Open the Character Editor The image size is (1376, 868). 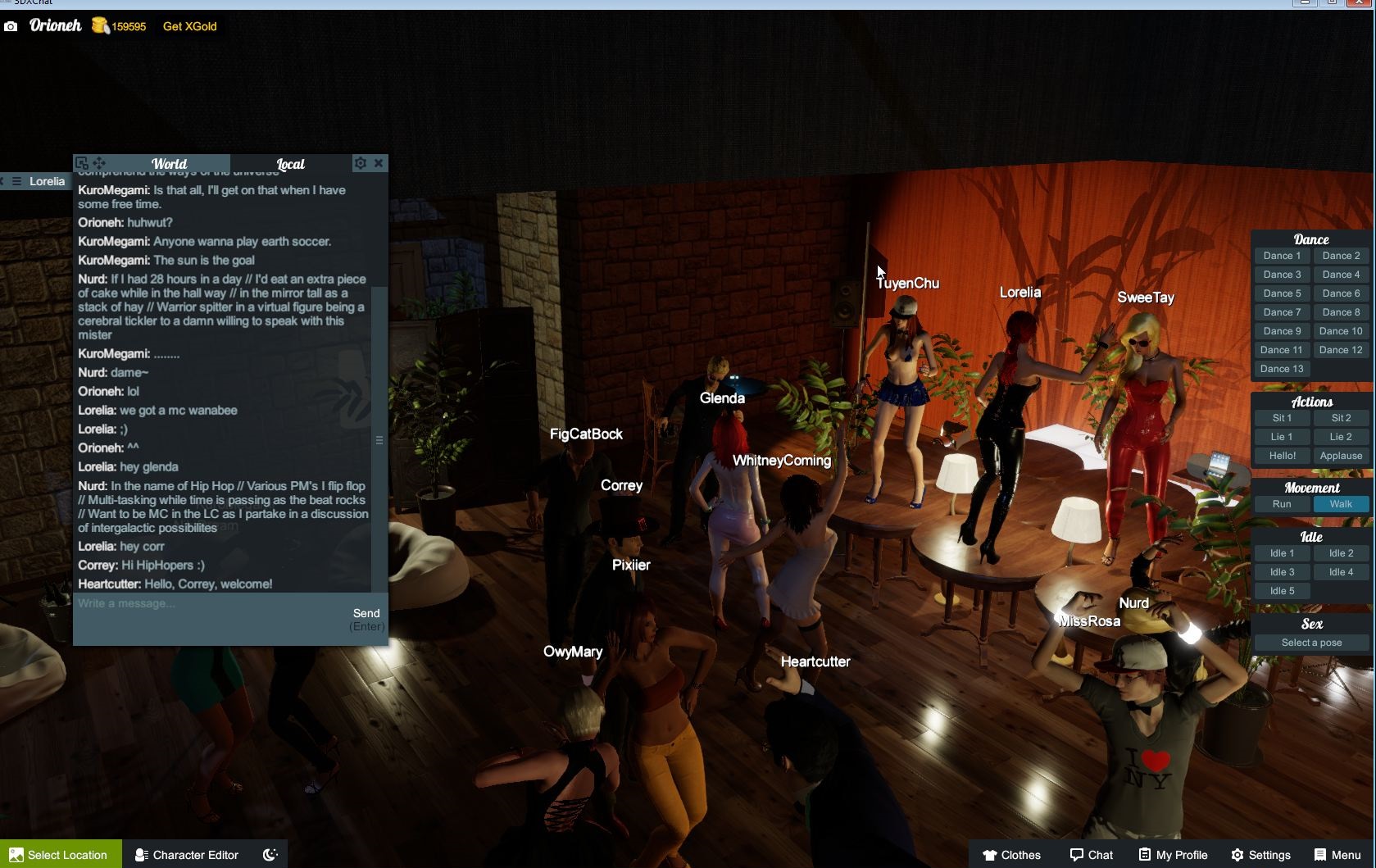(x=187, y=854)
